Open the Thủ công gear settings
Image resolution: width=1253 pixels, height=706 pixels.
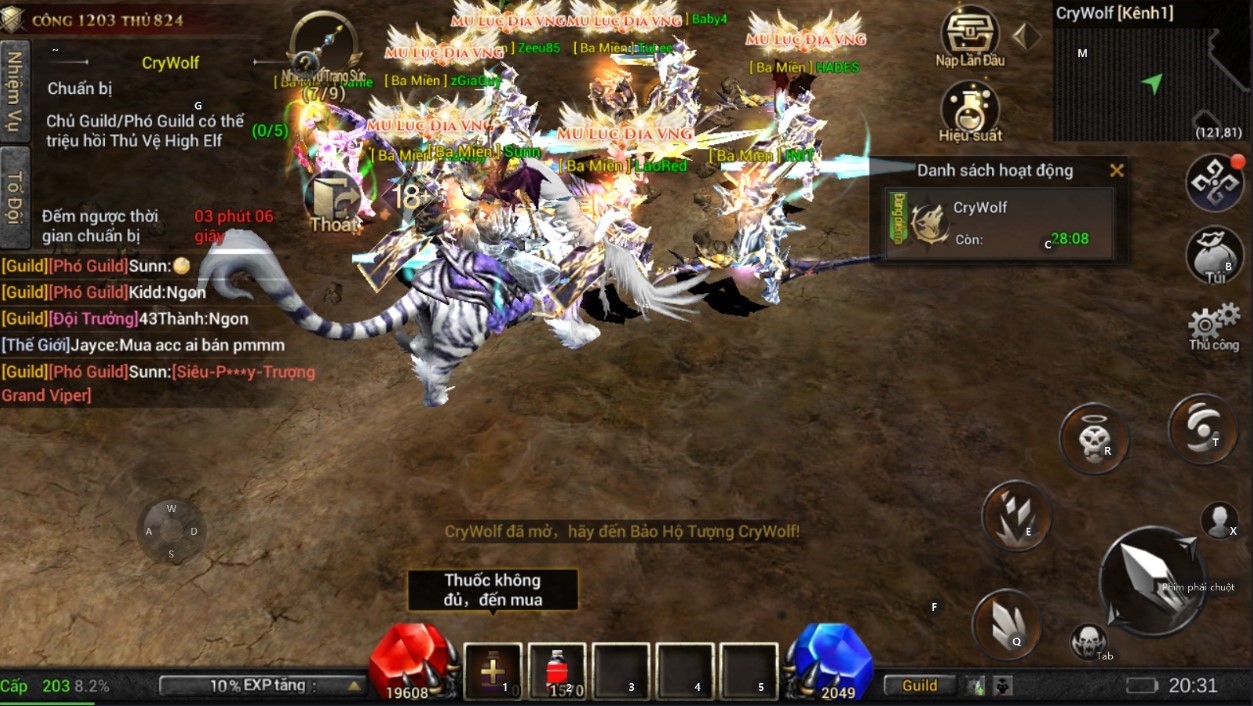1214,326
